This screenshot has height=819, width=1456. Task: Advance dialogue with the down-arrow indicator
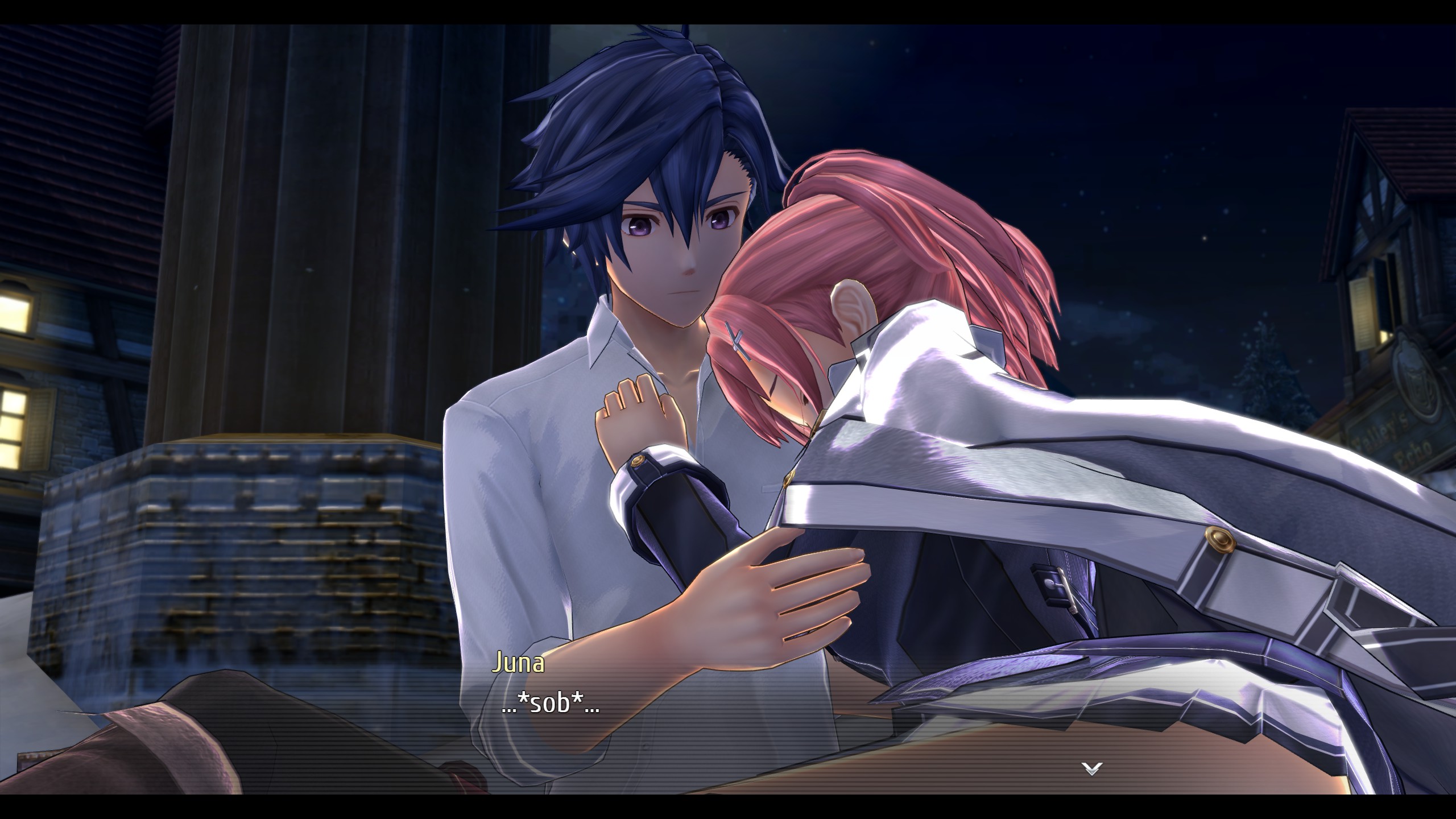[1093, 769]
